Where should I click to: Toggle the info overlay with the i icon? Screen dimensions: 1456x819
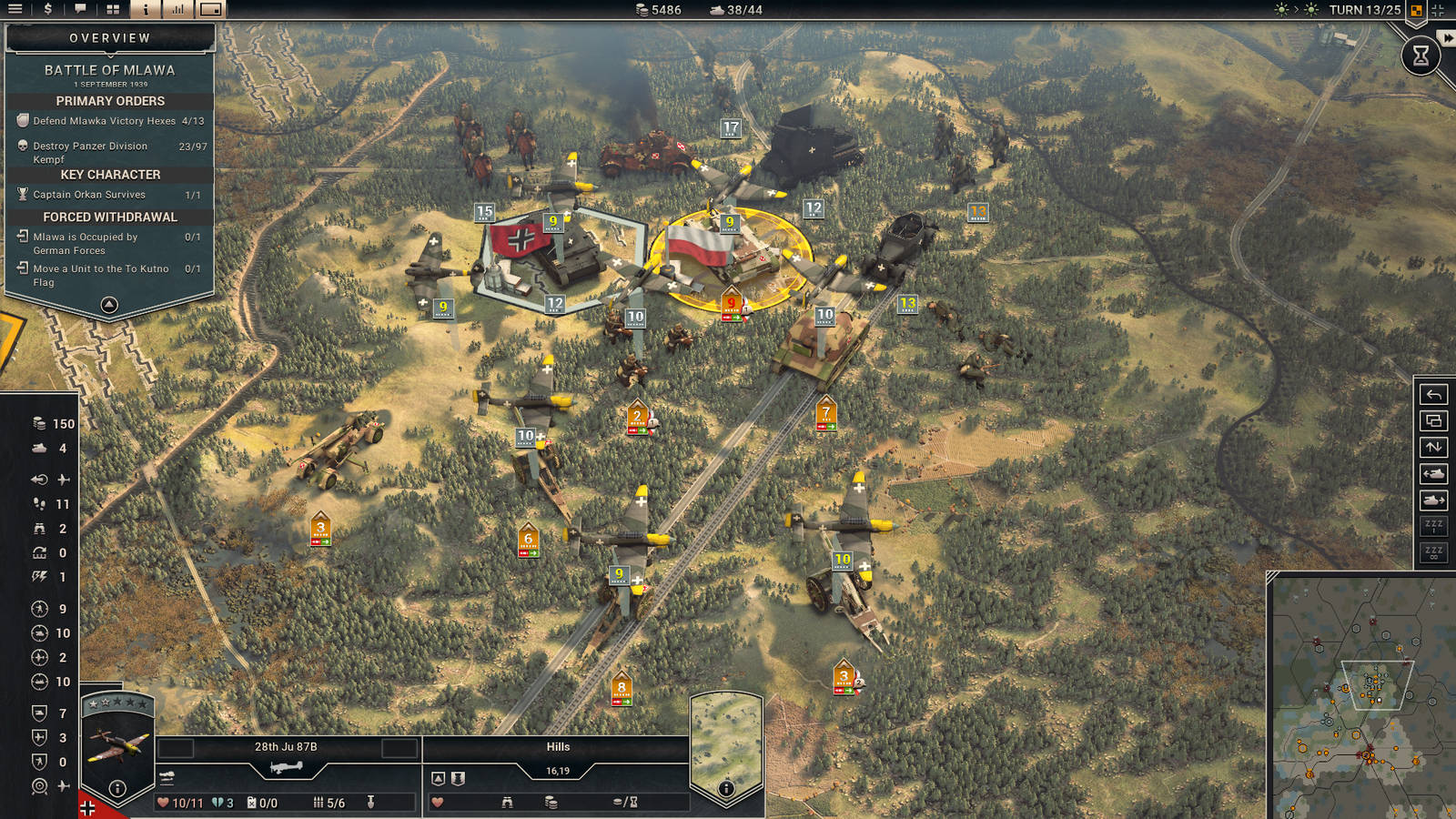[x=145, y=9]
